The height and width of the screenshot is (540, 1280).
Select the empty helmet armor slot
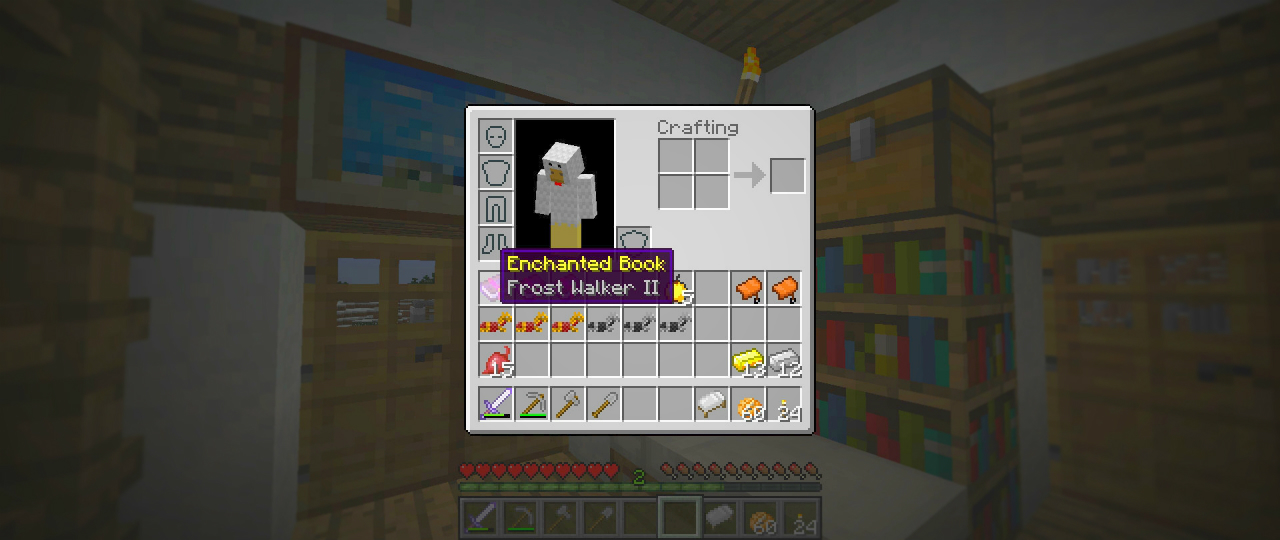496,136
